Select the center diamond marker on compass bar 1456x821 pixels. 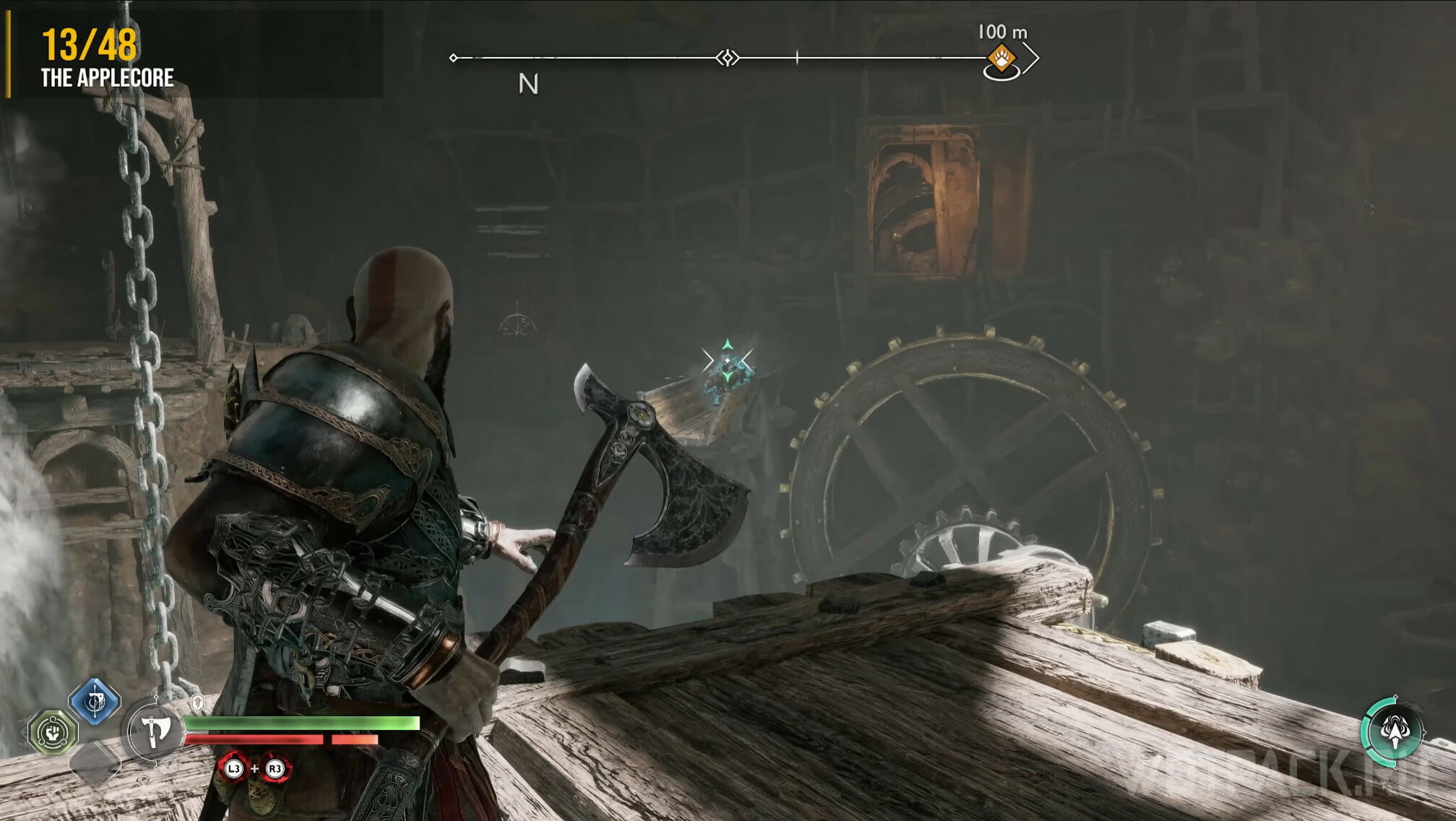point(728,58)
